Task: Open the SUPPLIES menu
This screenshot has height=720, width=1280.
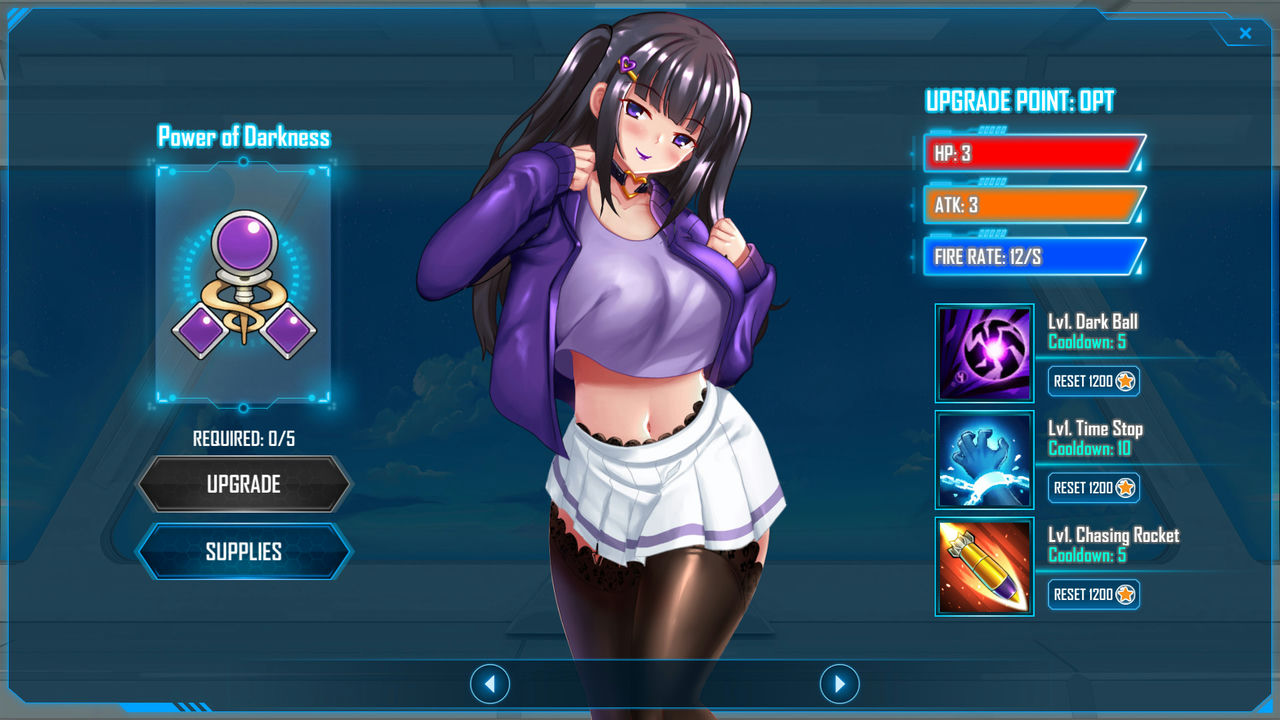Action: pyautogui.click(x=244, y=551)
